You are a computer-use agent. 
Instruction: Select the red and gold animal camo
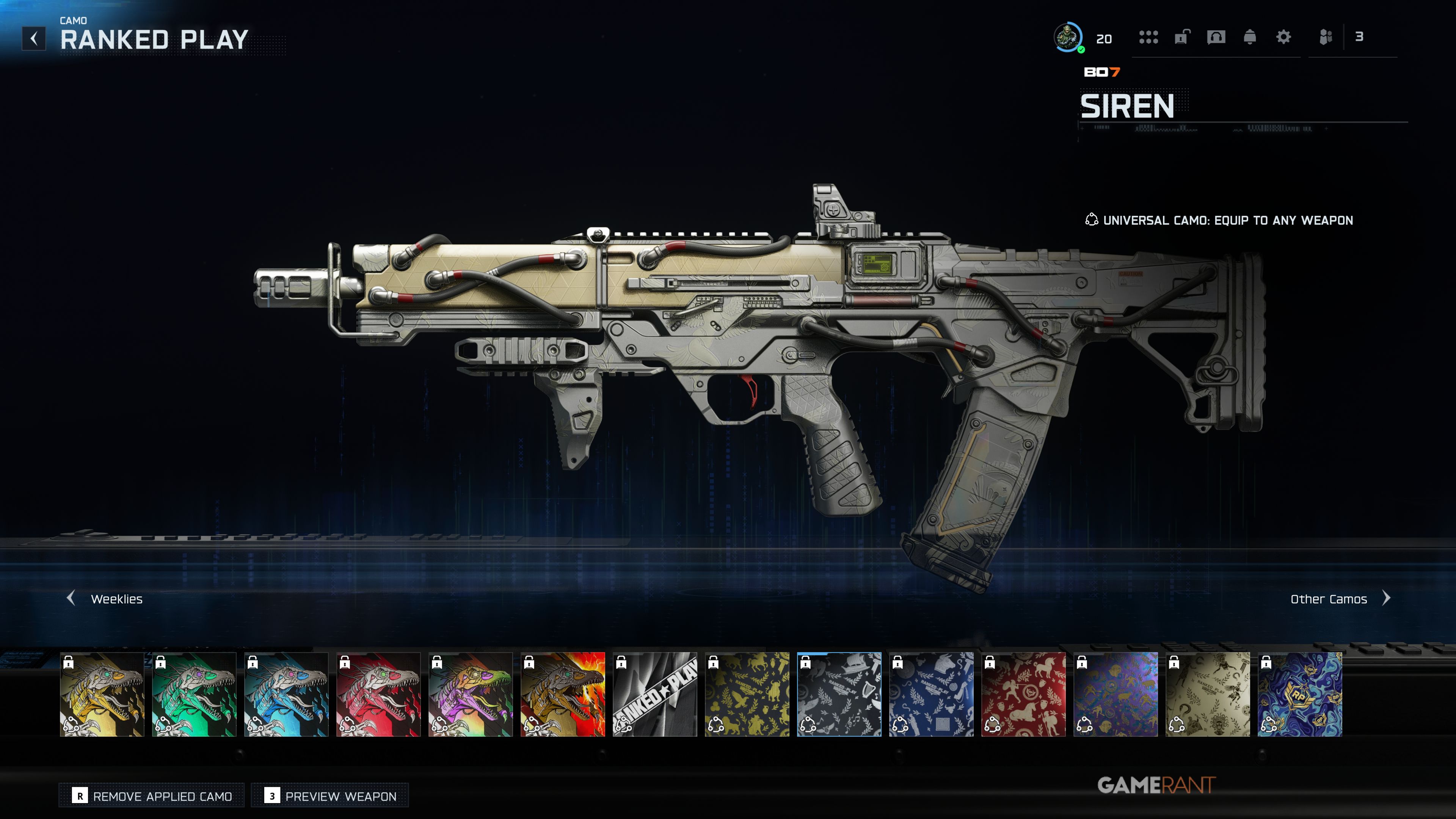point(1023,694)
